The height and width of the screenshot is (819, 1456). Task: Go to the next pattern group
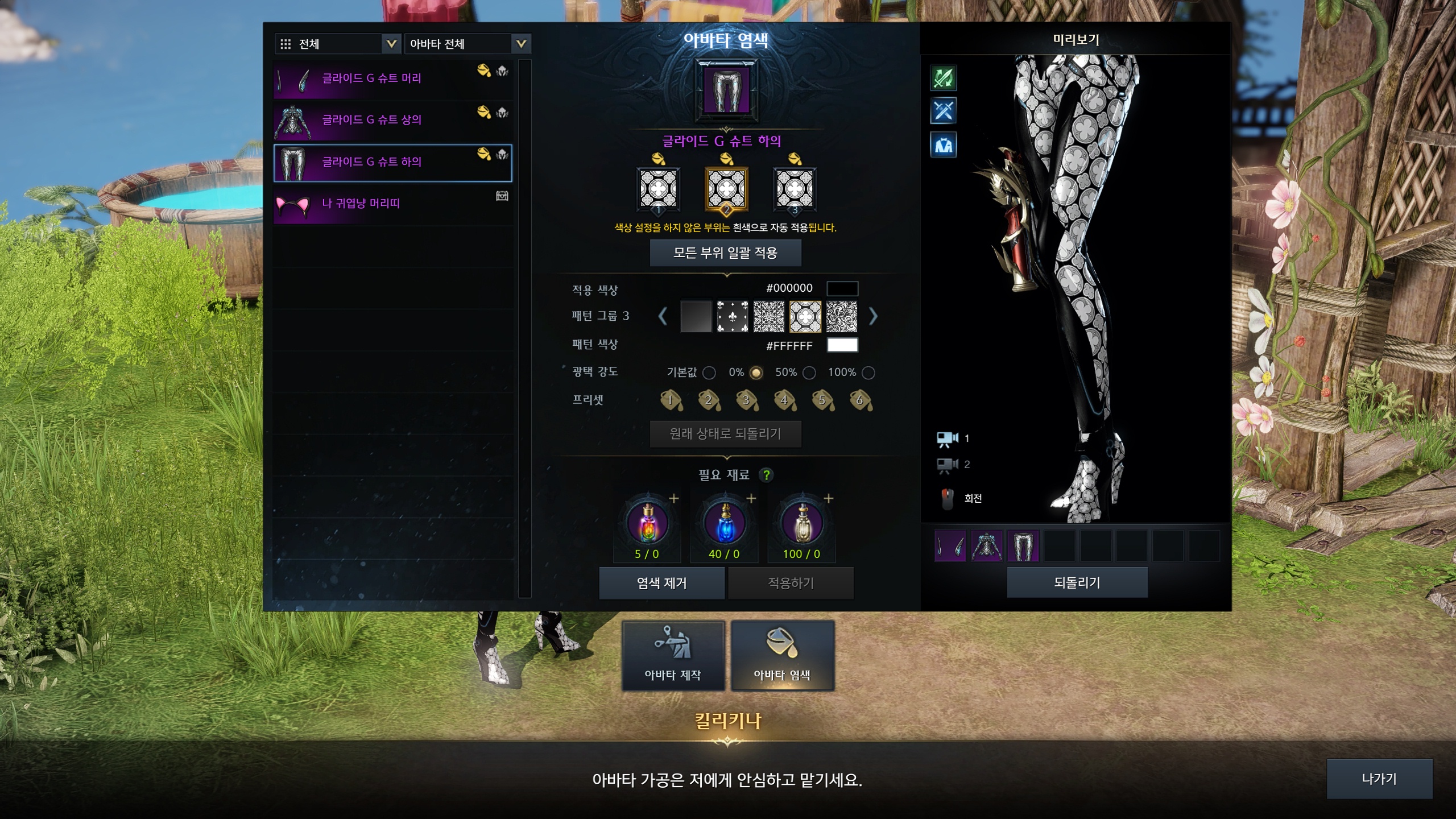click(x=873, y=316)
